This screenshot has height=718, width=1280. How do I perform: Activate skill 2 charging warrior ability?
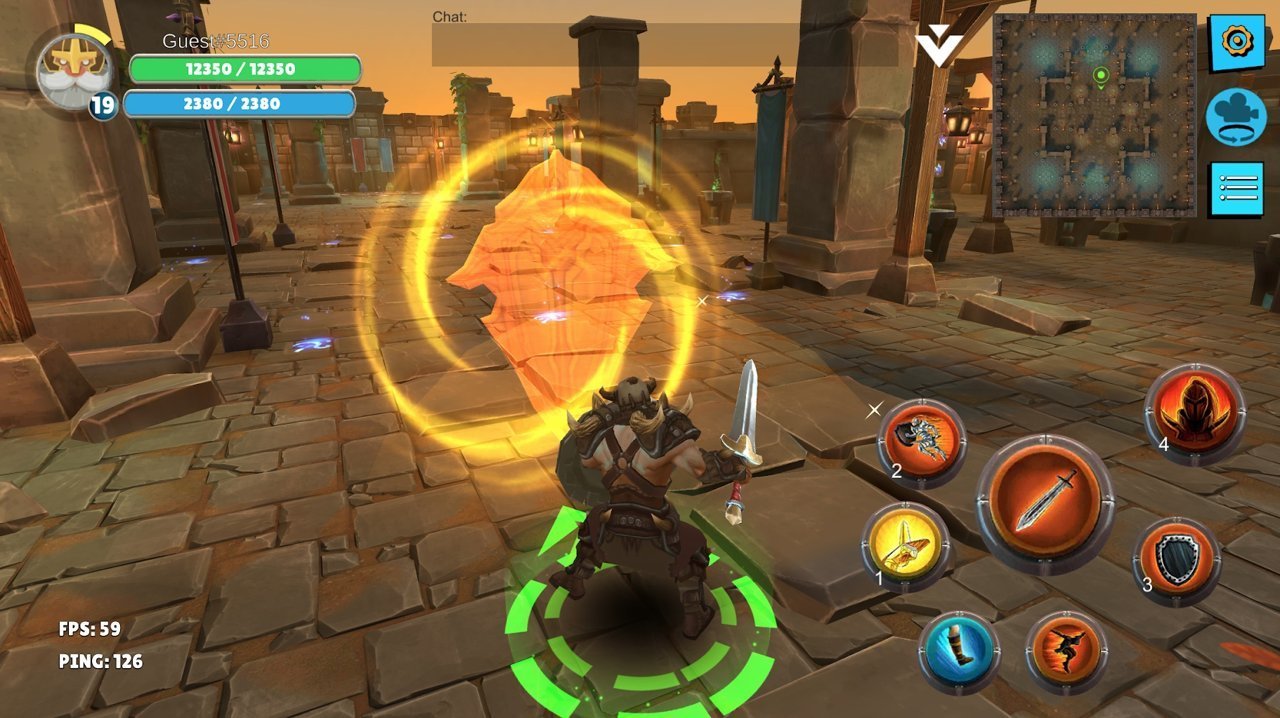click(922, 440)
